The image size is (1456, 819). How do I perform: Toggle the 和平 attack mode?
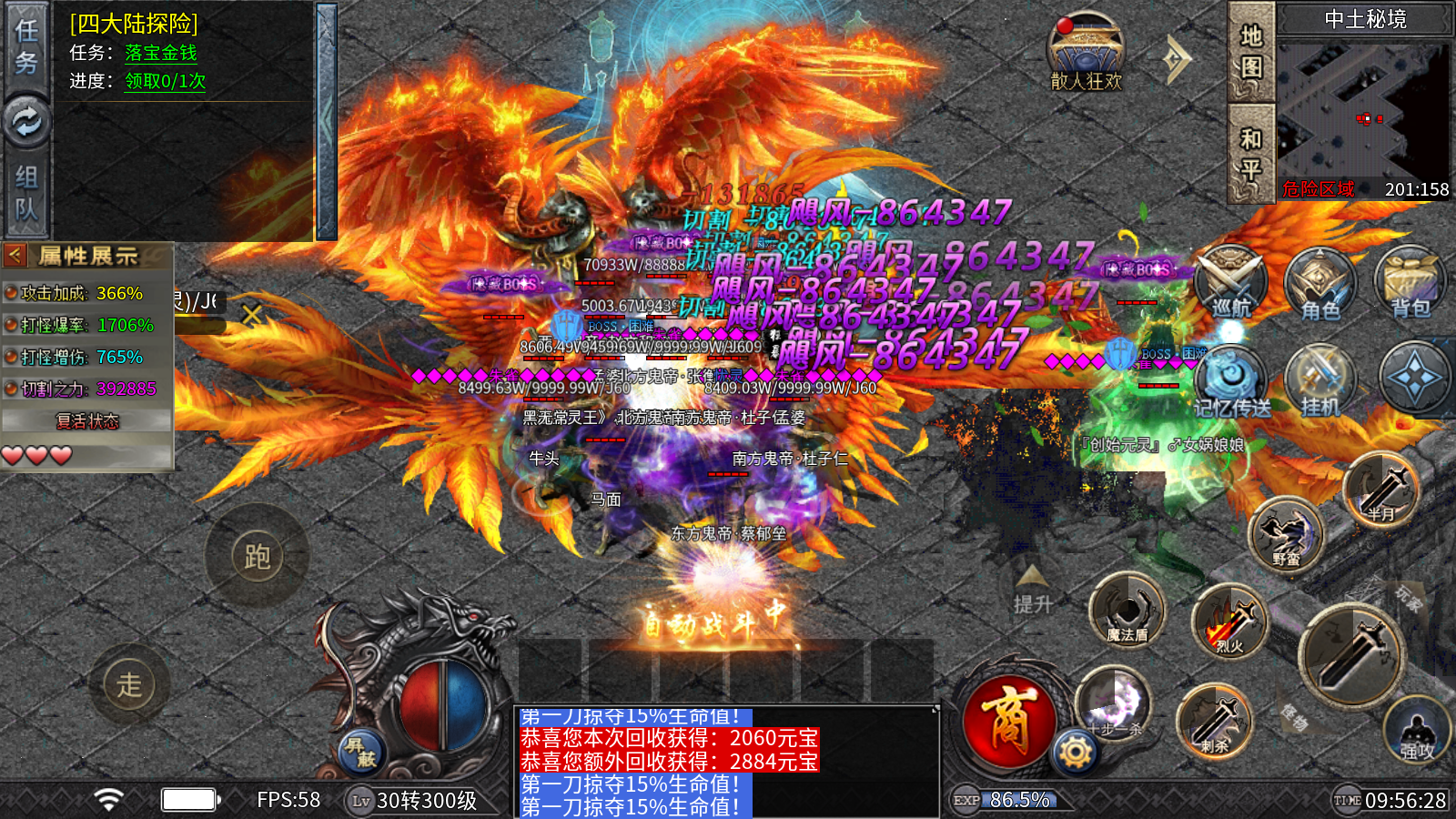[x=1251, y=153]
